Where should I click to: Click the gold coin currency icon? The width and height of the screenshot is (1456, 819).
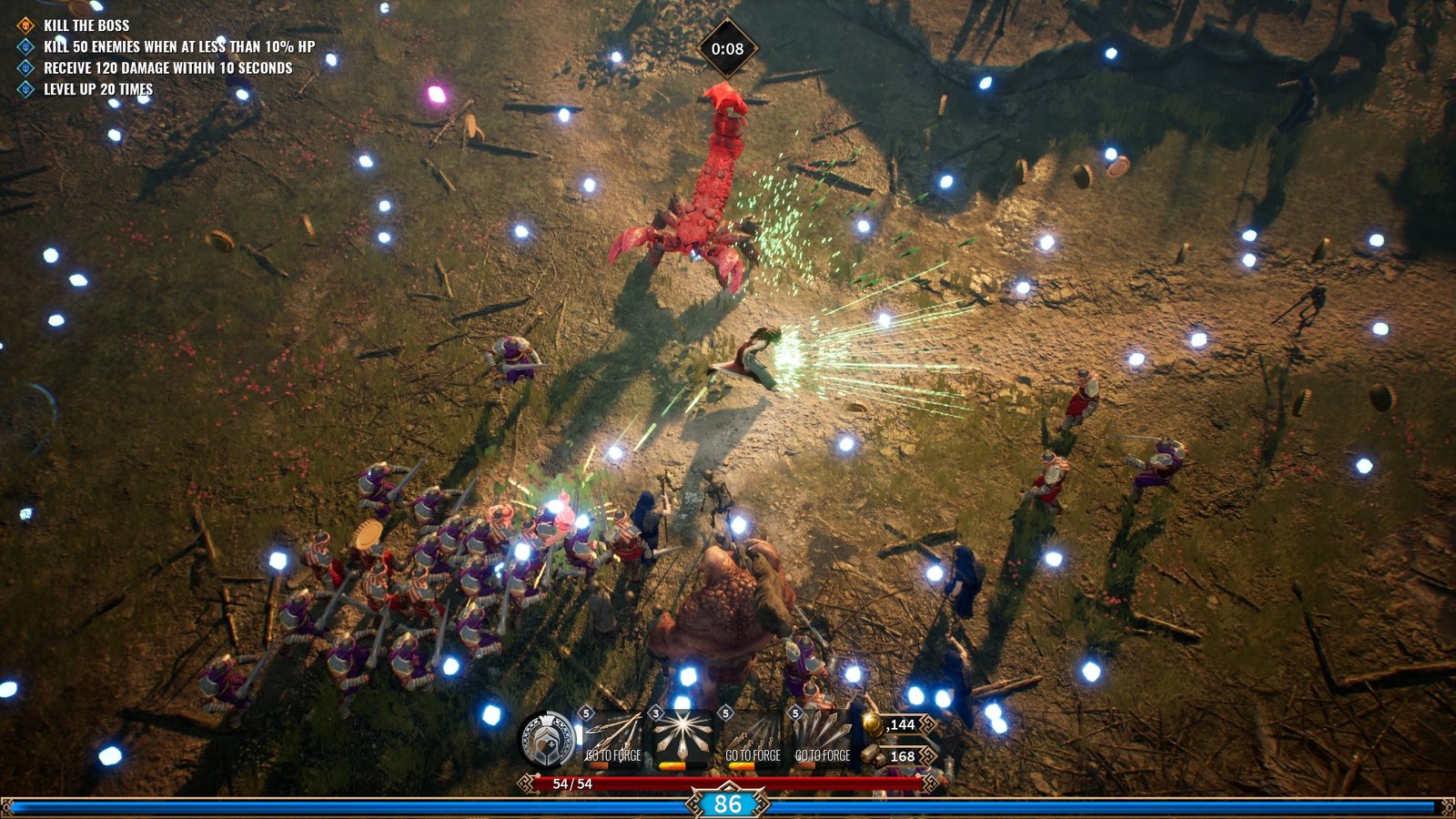[873, 724]
